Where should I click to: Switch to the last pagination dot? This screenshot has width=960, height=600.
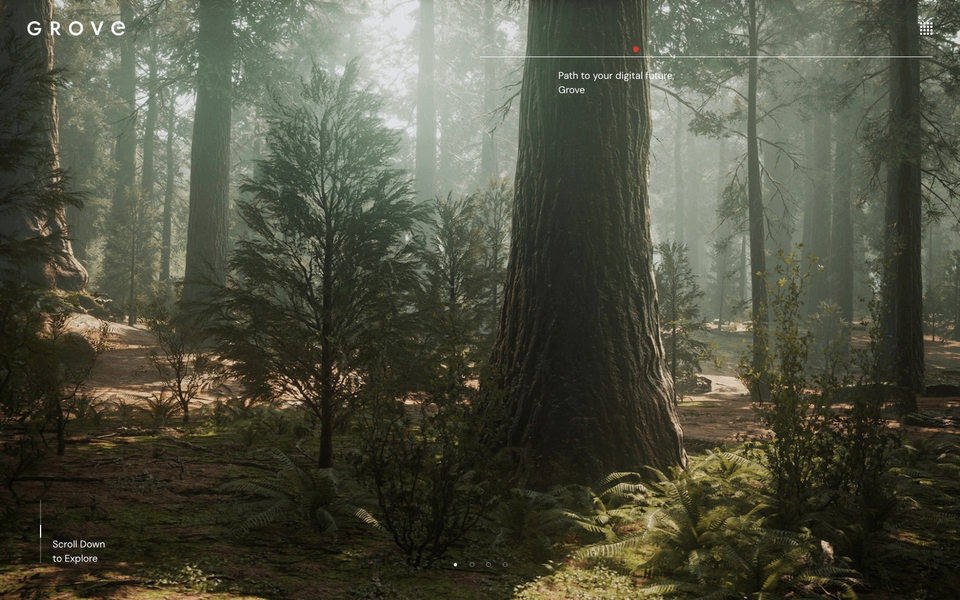tap(505, 564)
